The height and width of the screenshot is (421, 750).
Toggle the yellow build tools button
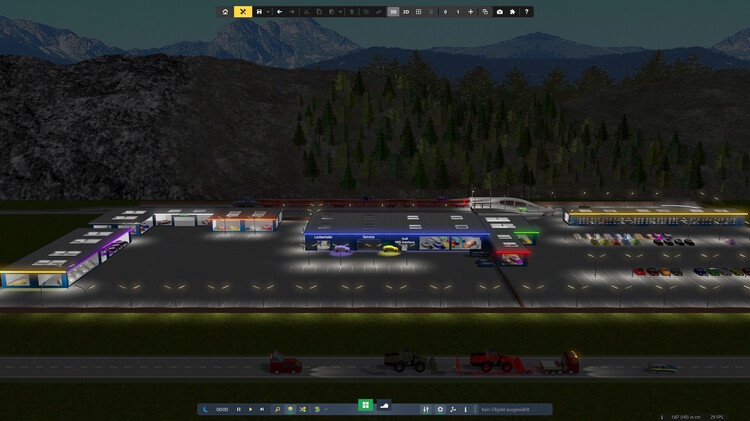tap(242, 12)
